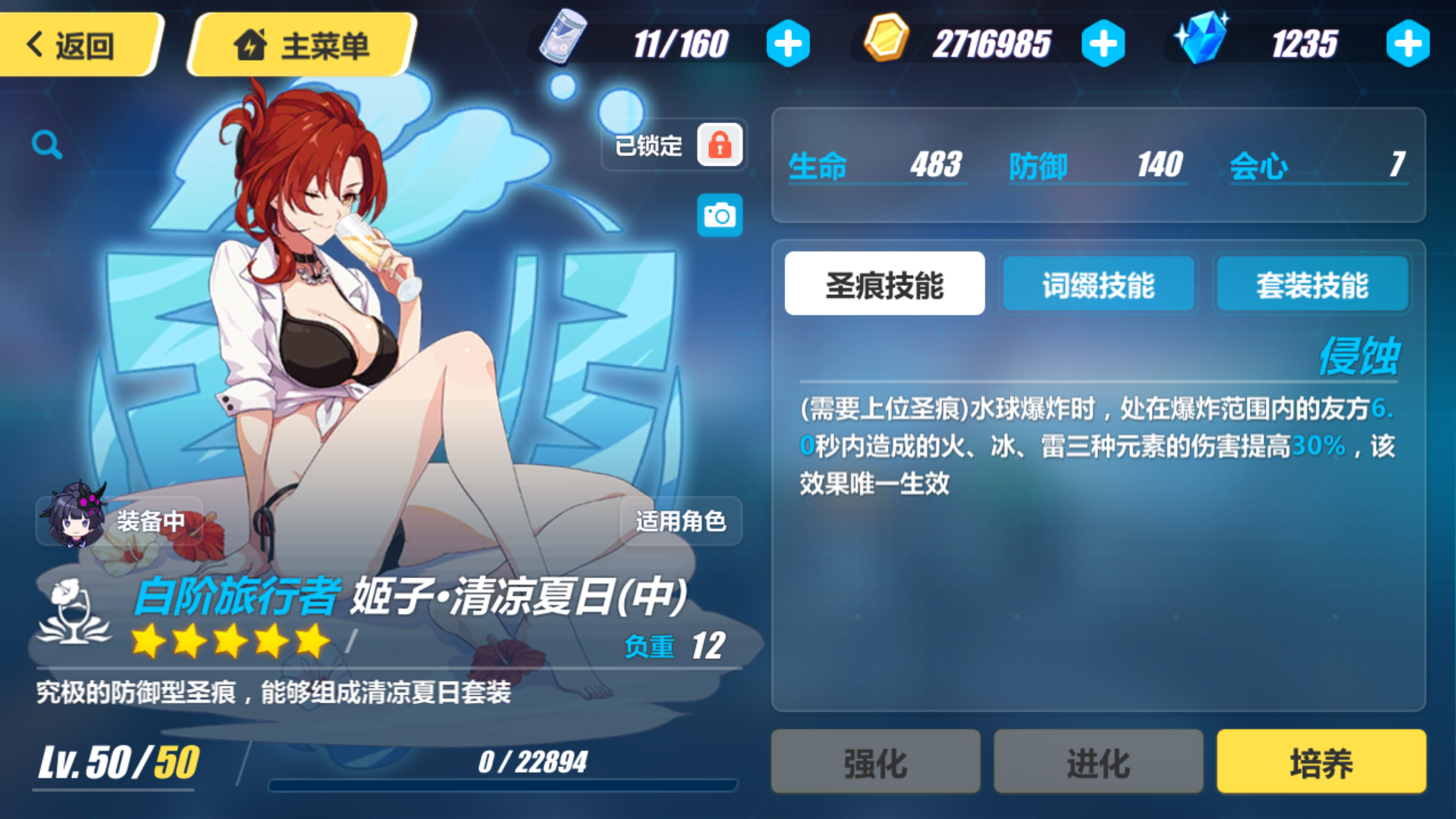Click the stamina bottle icon
The height and width of the screenshot is (819, 1456).
[565, 39]
